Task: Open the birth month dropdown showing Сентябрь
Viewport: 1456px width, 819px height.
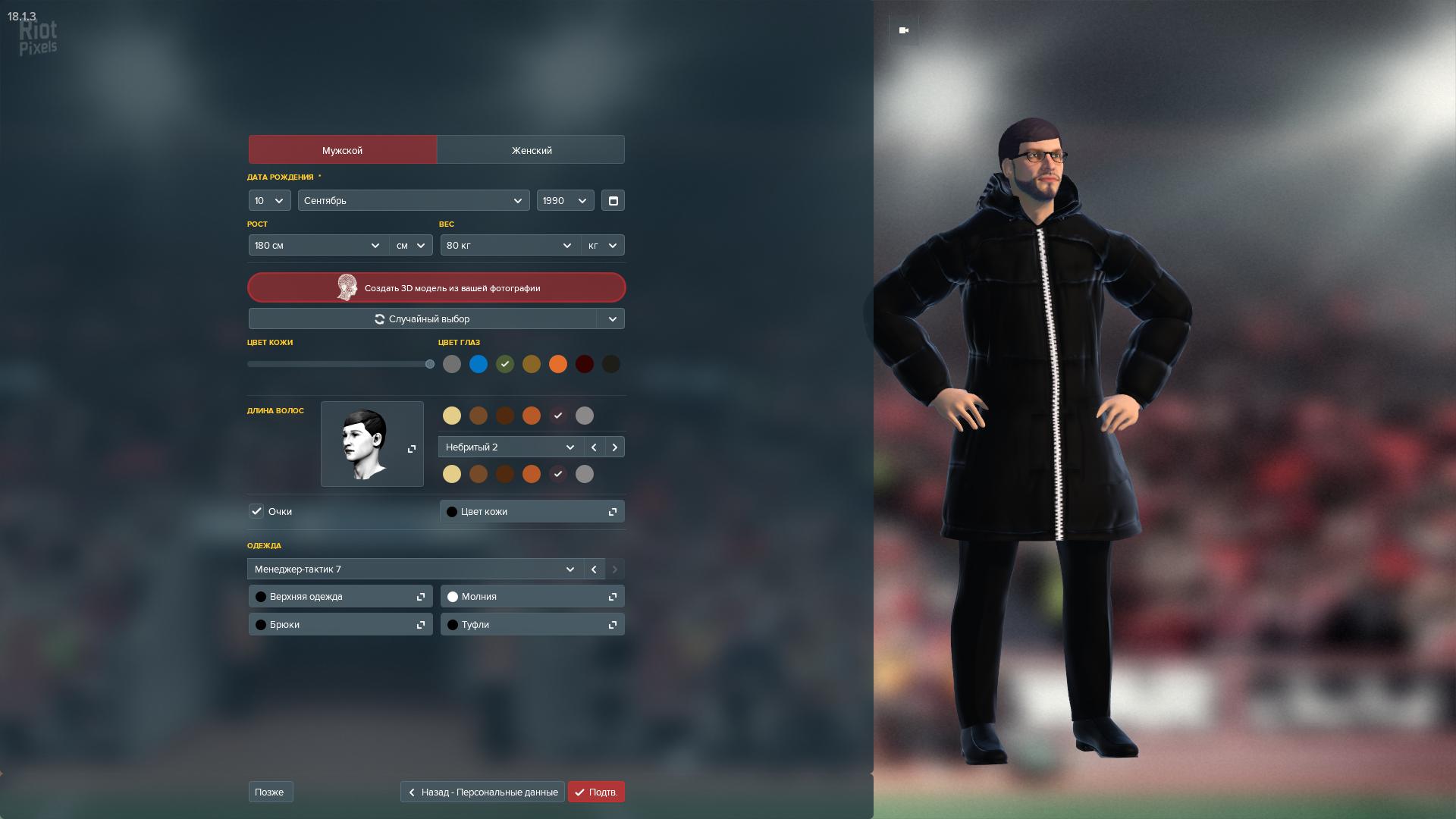Action: 413,201
